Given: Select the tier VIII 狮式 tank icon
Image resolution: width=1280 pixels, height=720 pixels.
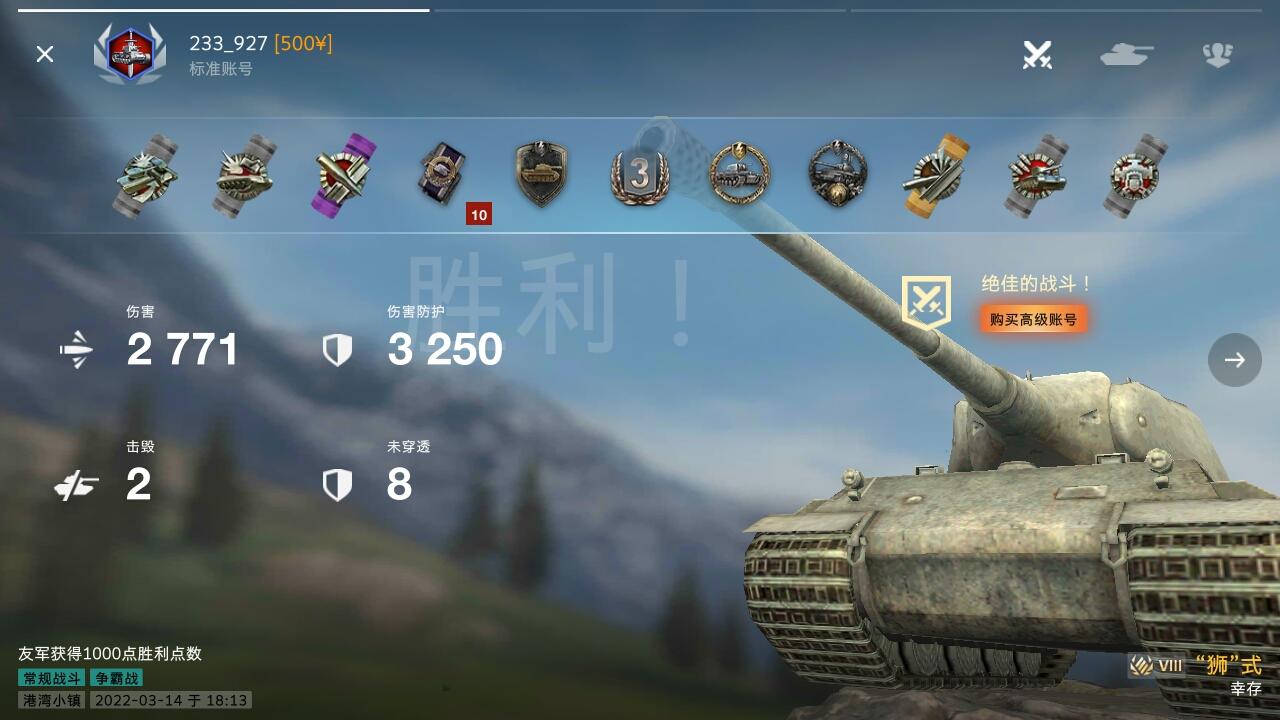Looking at the screenshot, I should [x=1140, y=662].
